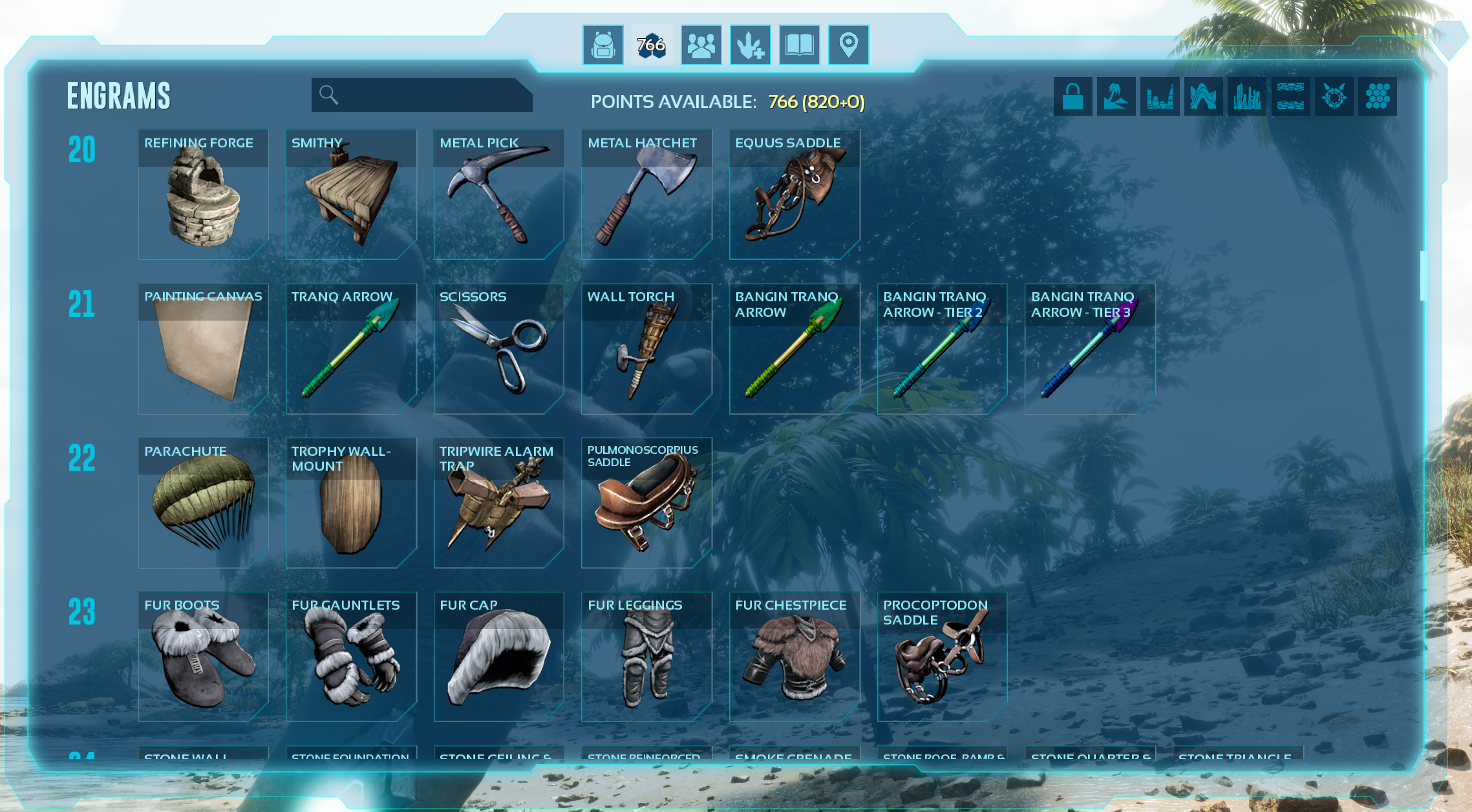Select the Fur Cap engram
The height and width of the screenshot is (812, 1472).
[498, 657]
